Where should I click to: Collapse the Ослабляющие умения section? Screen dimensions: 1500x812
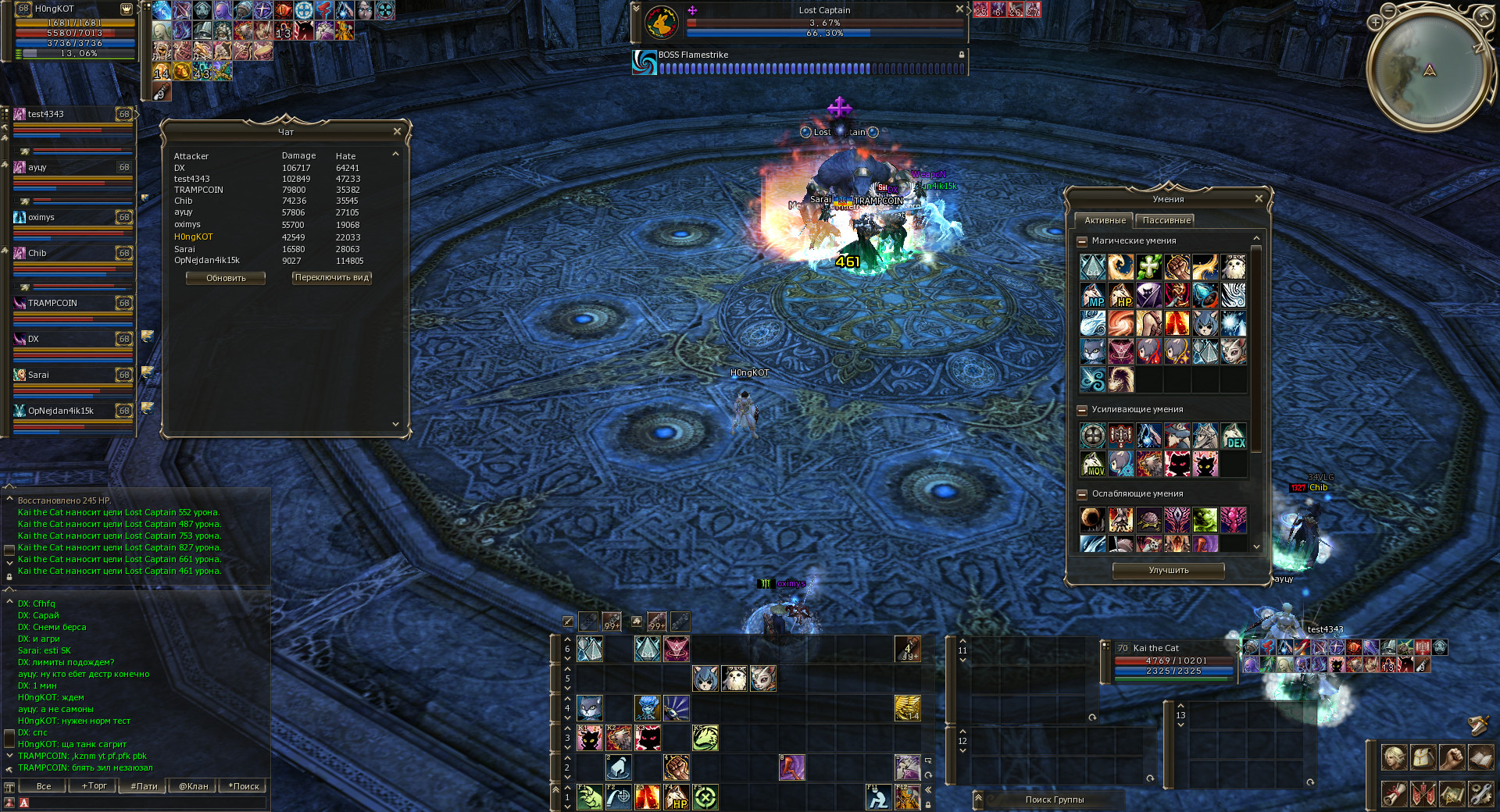(1082, 494)
